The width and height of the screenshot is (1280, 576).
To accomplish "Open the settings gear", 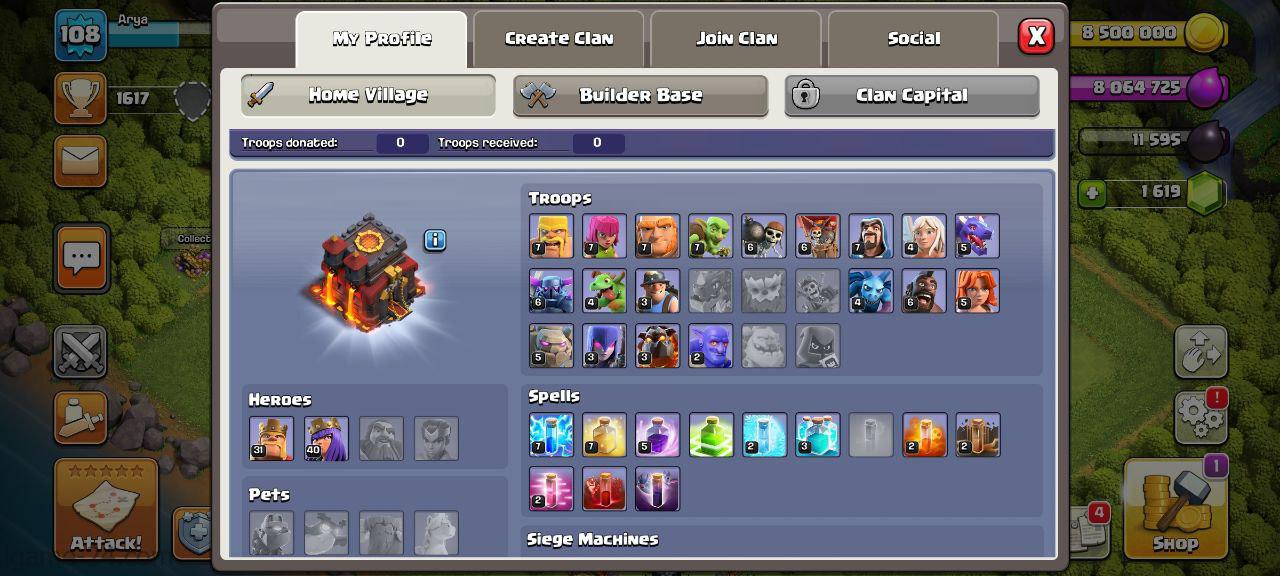I will pyautogui.click(x=1200, y=415).
